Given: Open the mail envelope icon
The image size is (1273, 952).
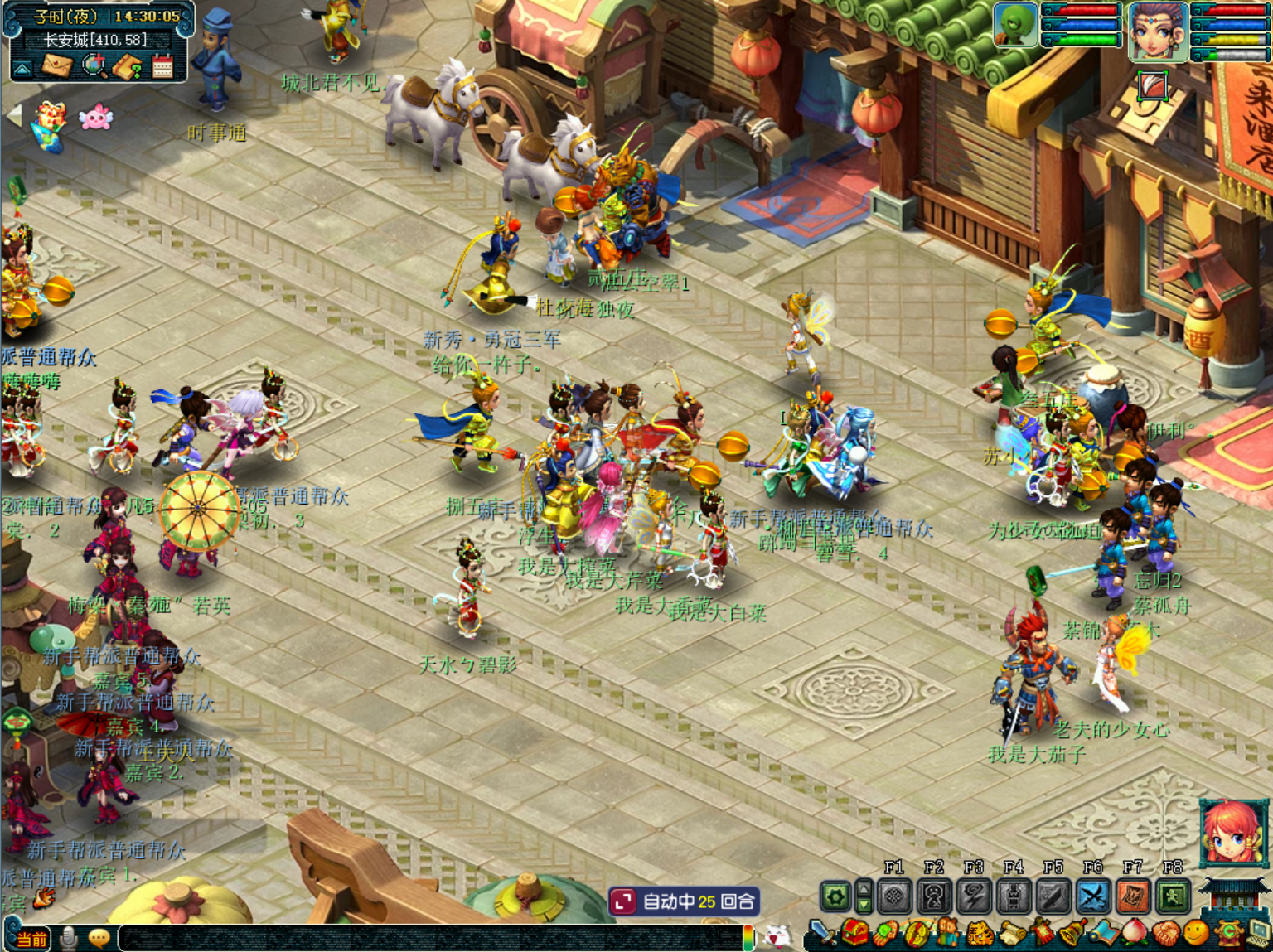Looking at the screenshot, I should (x=57, y=65).
